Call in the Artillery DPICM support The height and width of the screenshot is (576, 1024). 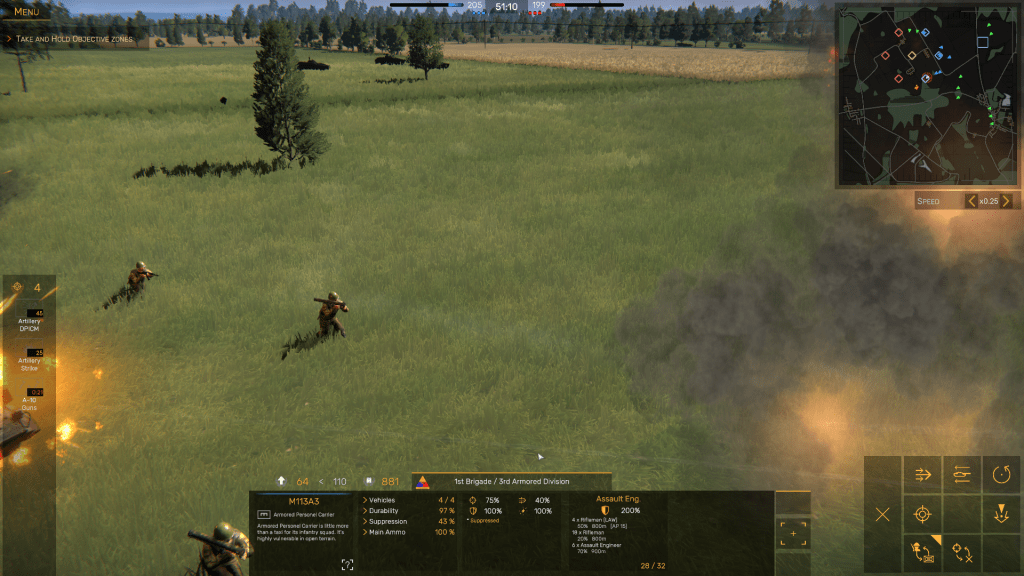(29, 321)
